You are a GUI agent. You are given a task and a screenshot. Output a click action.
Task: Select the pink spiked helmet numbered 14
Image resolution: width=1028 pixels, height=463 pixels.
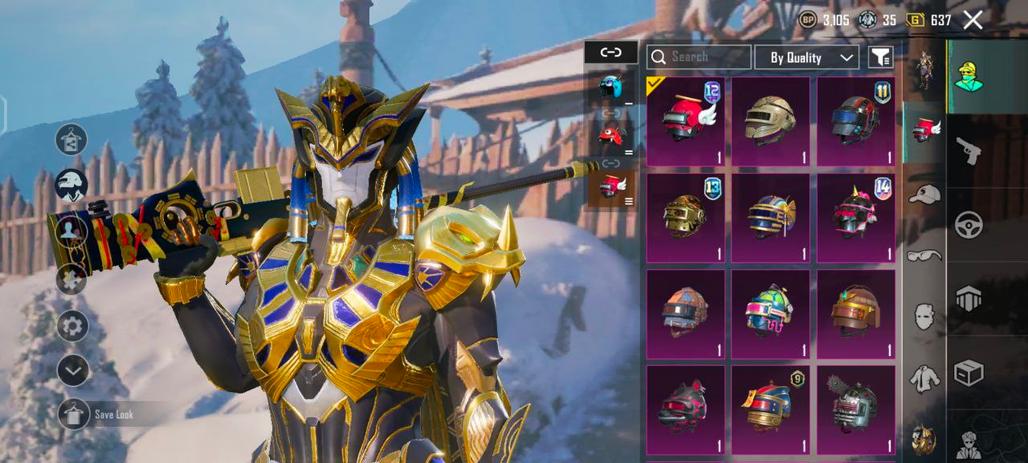855,217
